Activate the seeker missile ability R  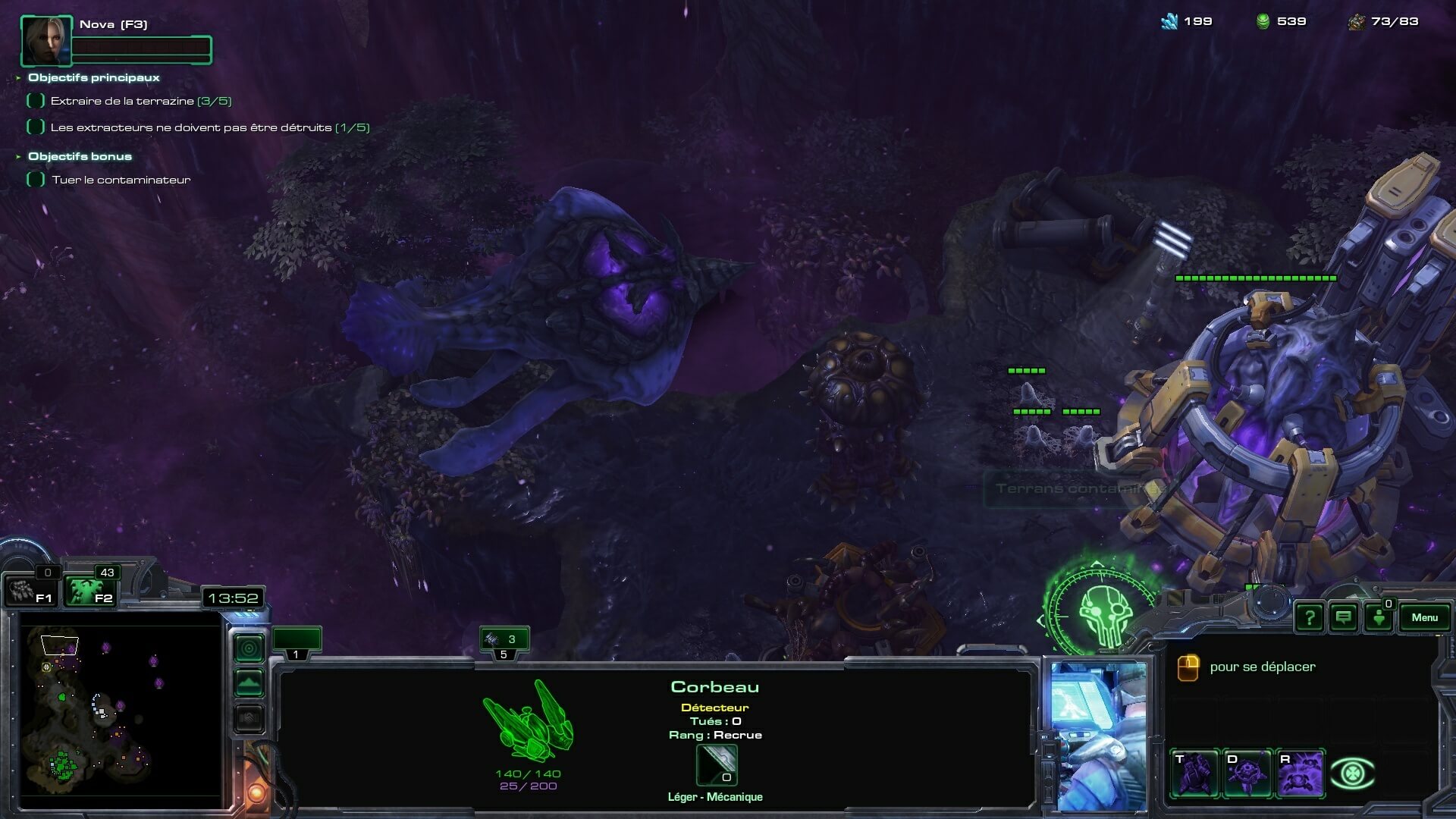click(x=1300, y=774)
